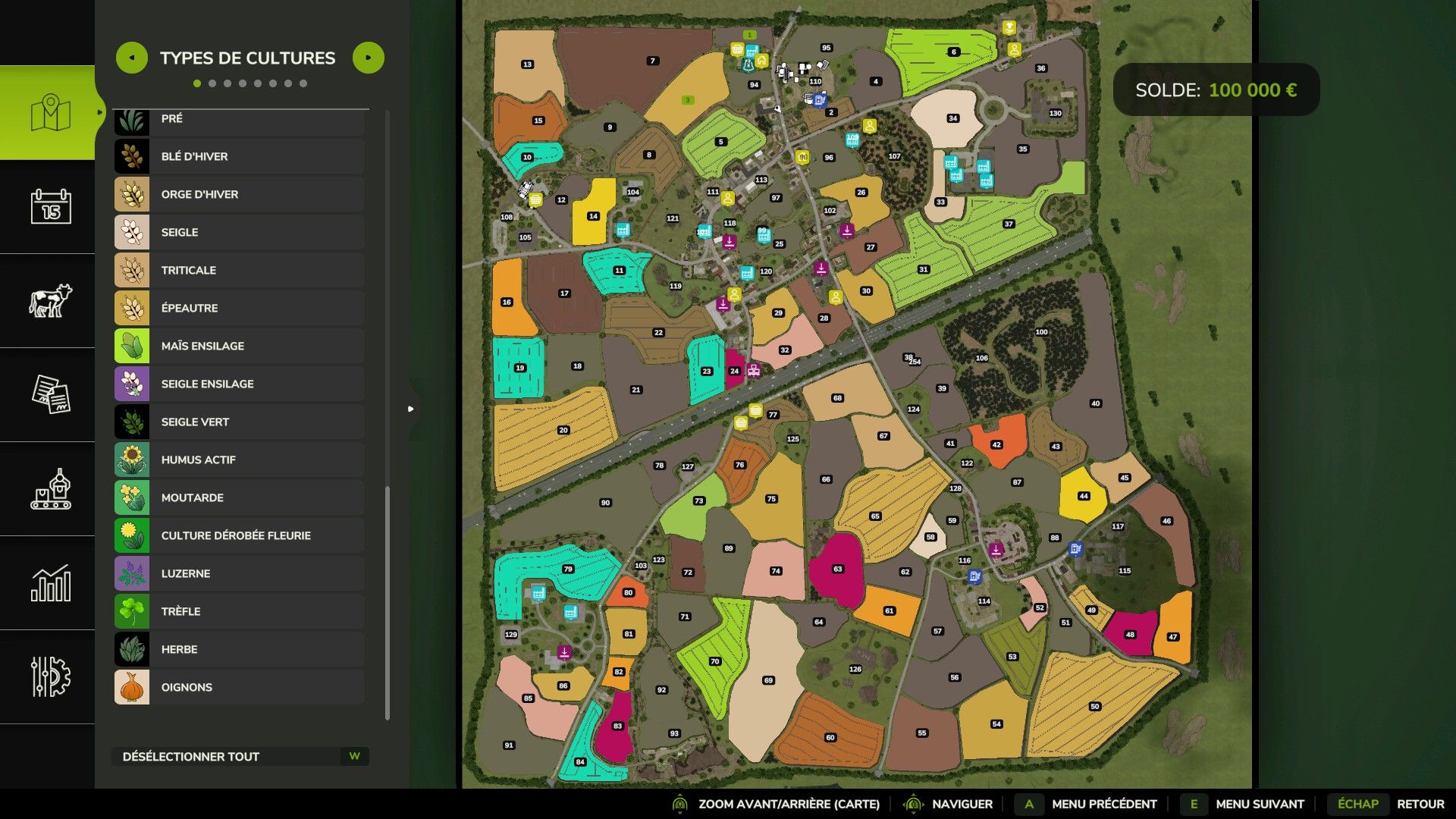Select field 50 on the map
1456x819 pixels.
[x=1094, y=707]
